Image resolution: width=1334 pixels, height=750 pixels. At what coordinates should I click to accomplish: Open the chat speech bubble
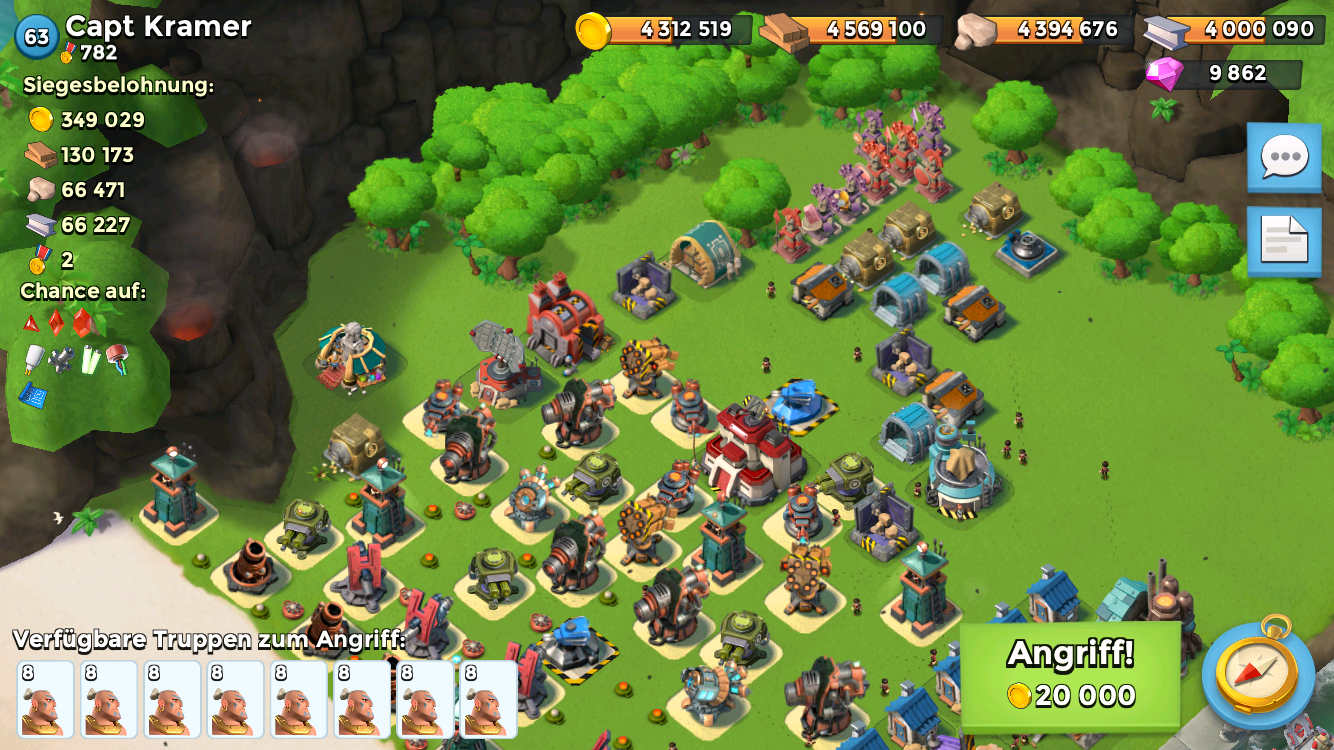coord(1284,157)
